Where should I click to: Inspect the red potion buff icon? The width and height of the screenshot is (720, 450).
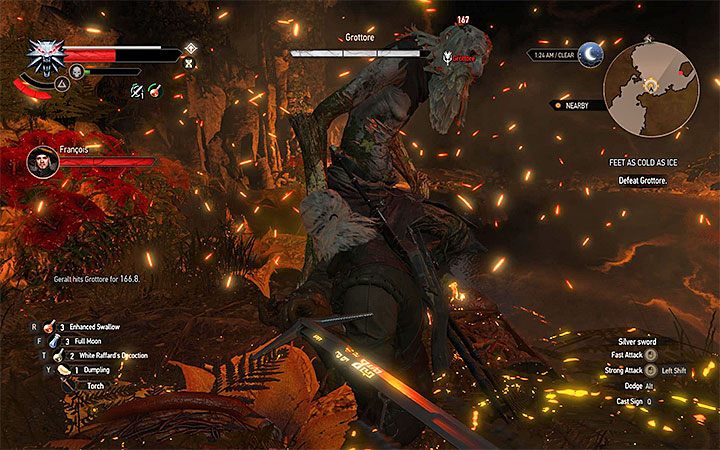(x=155, y=91)
